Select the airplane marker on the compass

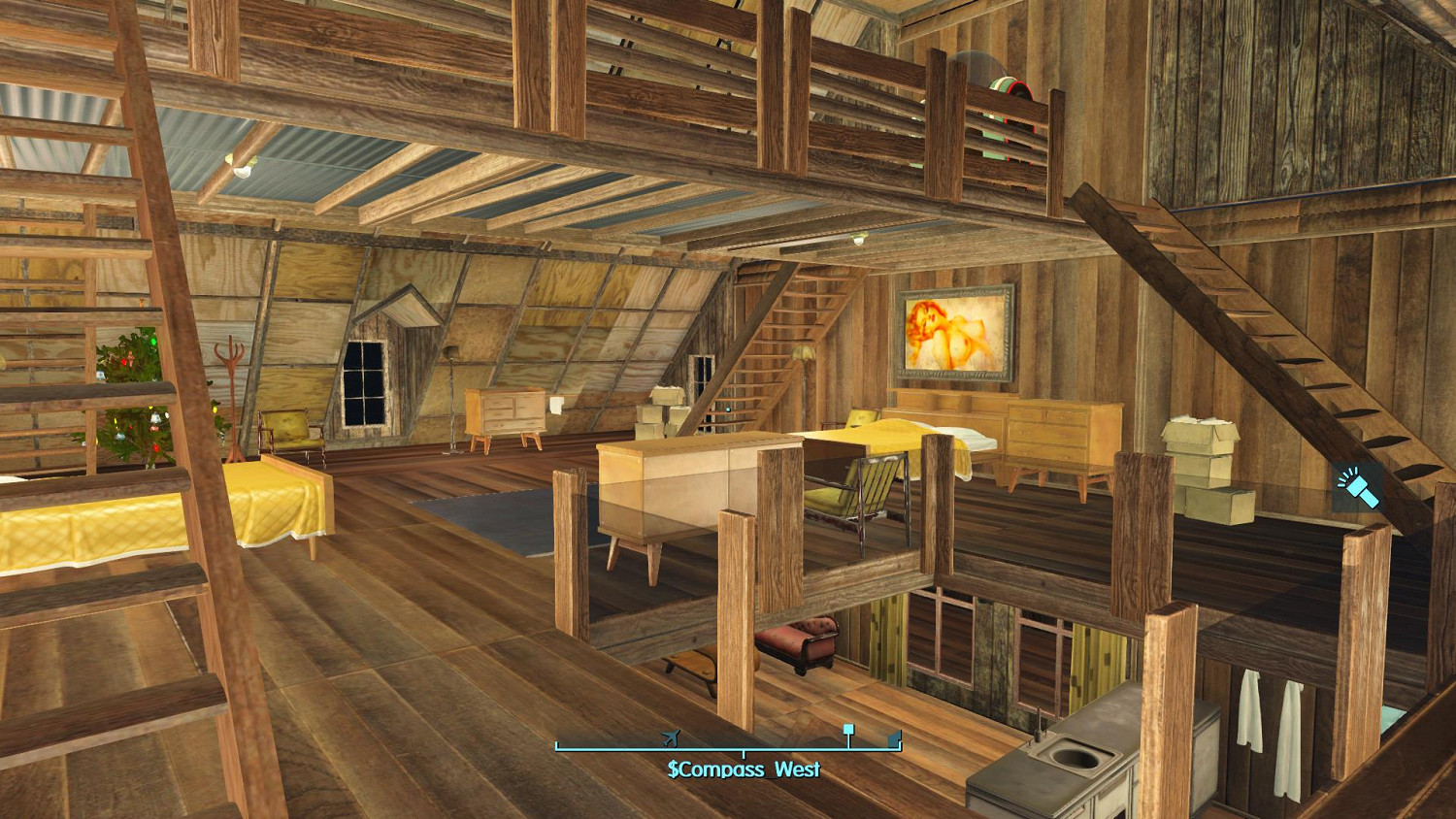(670, 738)
